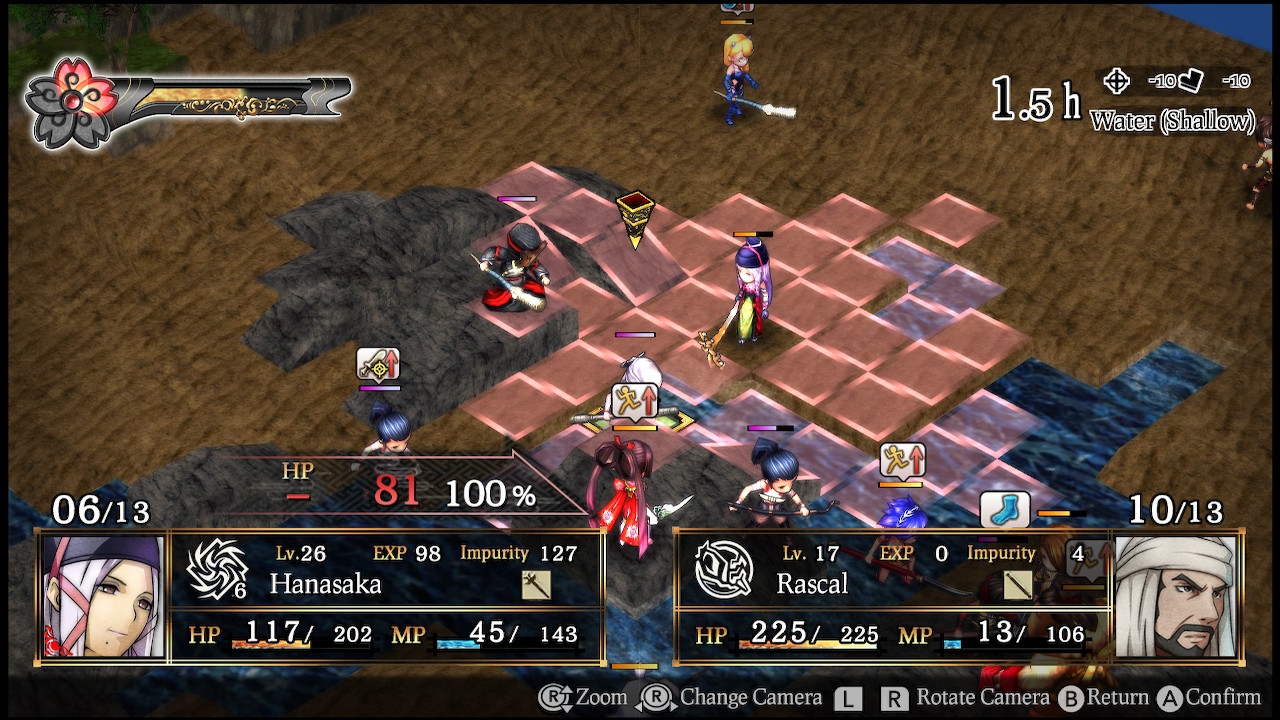The height and width of the screenshot is (720, 1280).
Task: Select Rascal's bearded portrait
Action: [1176, 596]
